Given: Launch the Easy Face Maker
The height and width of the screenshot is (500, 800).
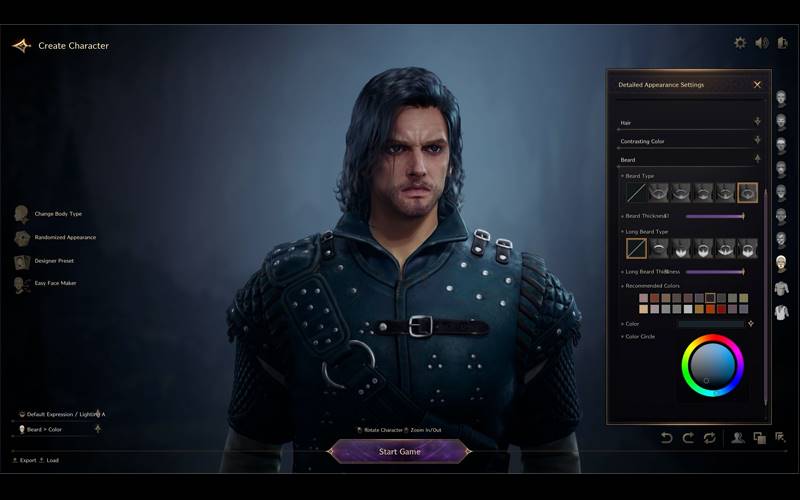Looking at the screenshot, I should [x=55, y=283].
